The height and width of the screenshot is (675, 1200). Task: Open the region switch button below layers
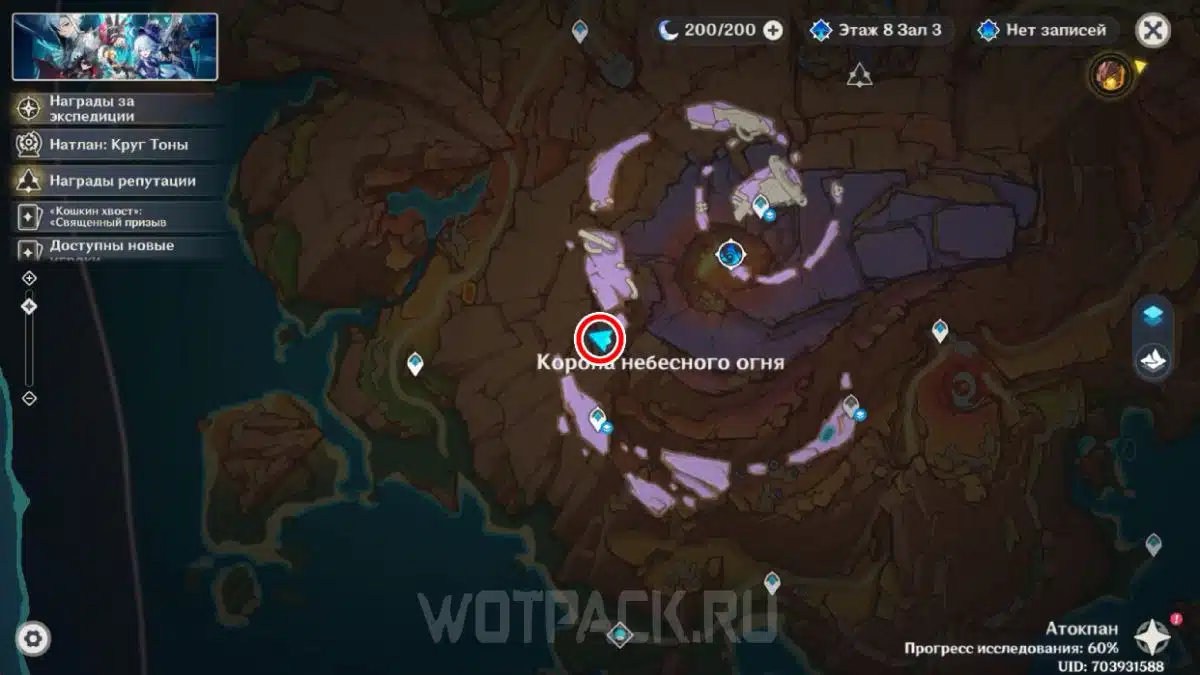click(1153, 360)
